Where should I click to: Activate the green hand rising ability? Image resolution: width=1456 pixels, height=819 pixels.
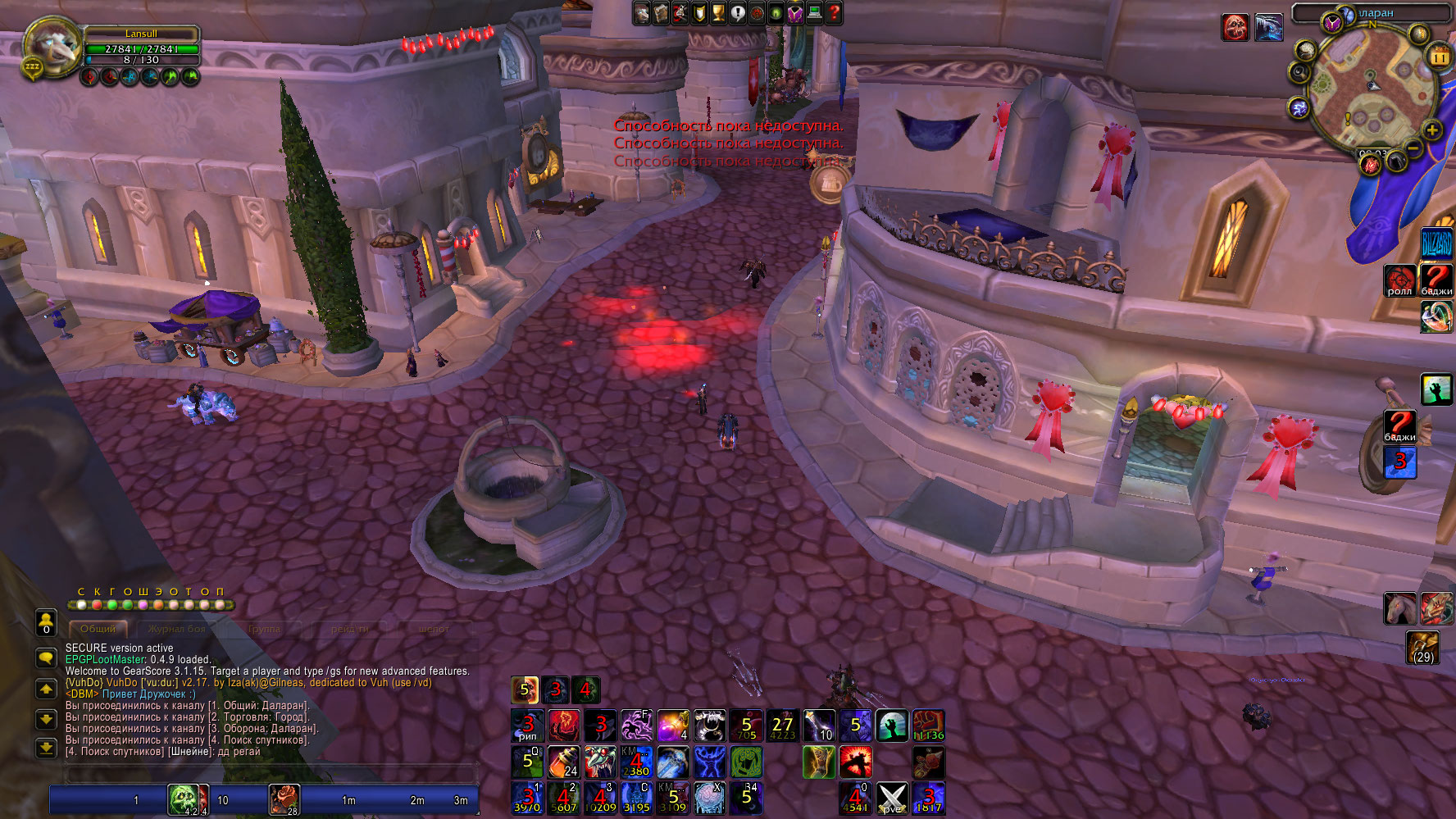892,726
